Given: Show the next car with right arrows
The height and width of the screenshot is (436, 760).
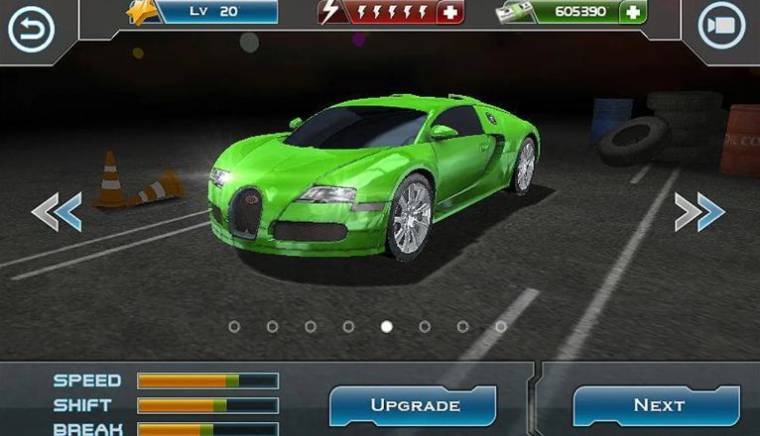Looking at the screenshot, I should [x=698, y=211].
